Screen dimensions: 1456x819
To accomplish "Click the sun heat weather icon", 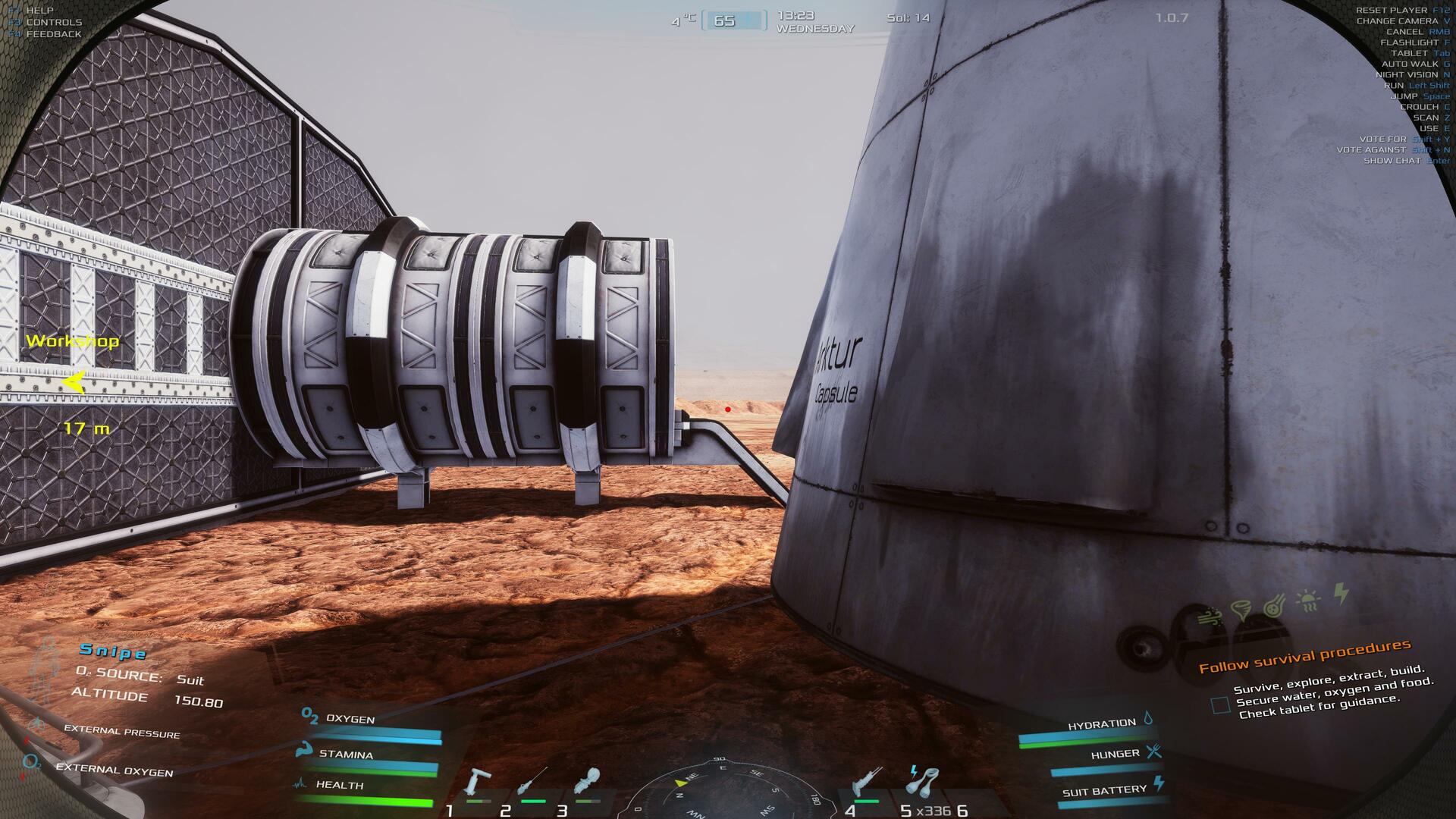I will tap(1309, 601).
